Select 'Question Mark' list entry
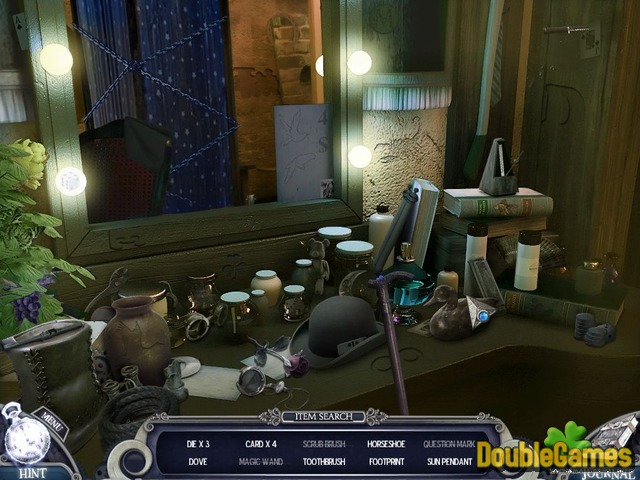 pos(449,443)
